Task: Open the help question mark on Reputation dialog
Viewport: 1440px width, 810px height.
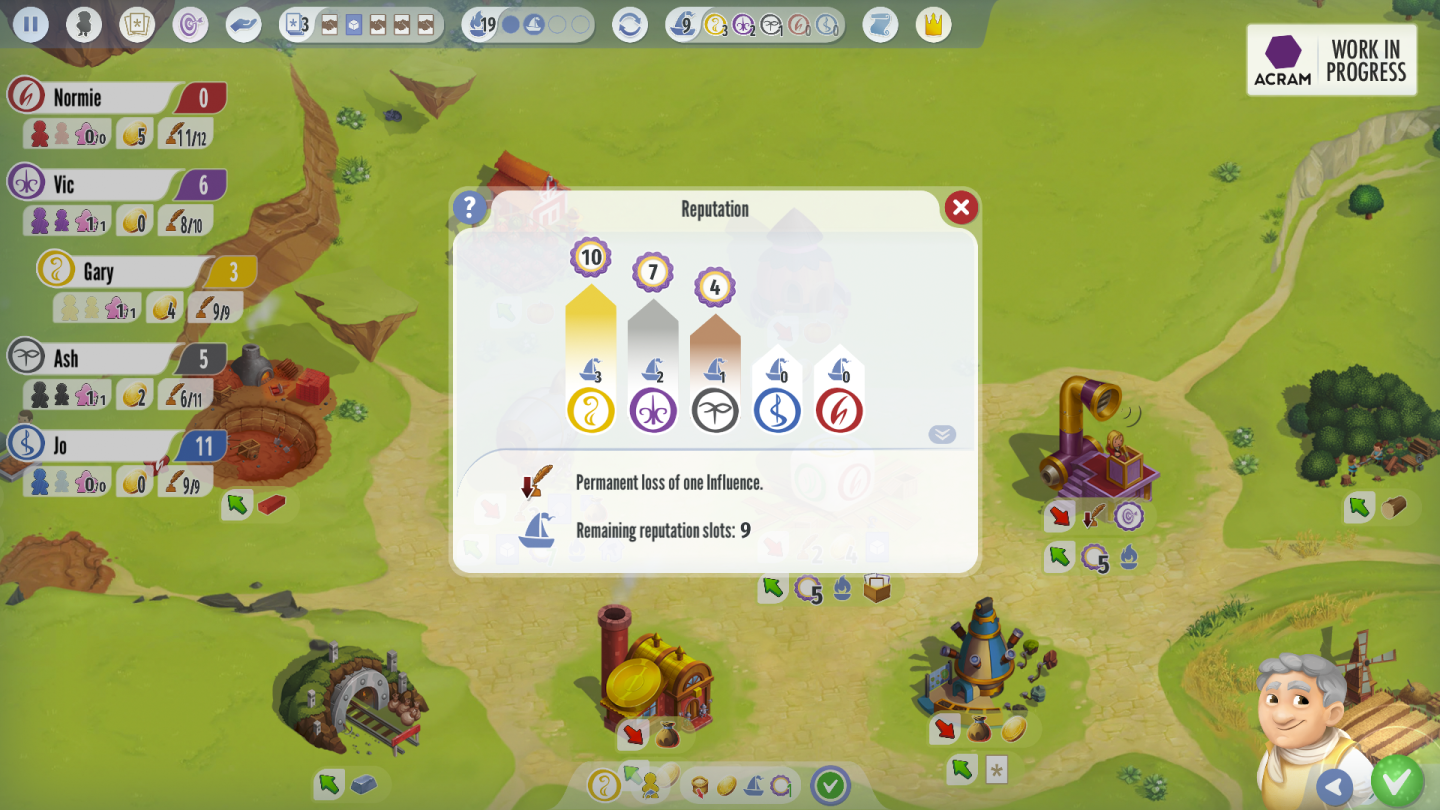Action: click(x=469, y=207)
